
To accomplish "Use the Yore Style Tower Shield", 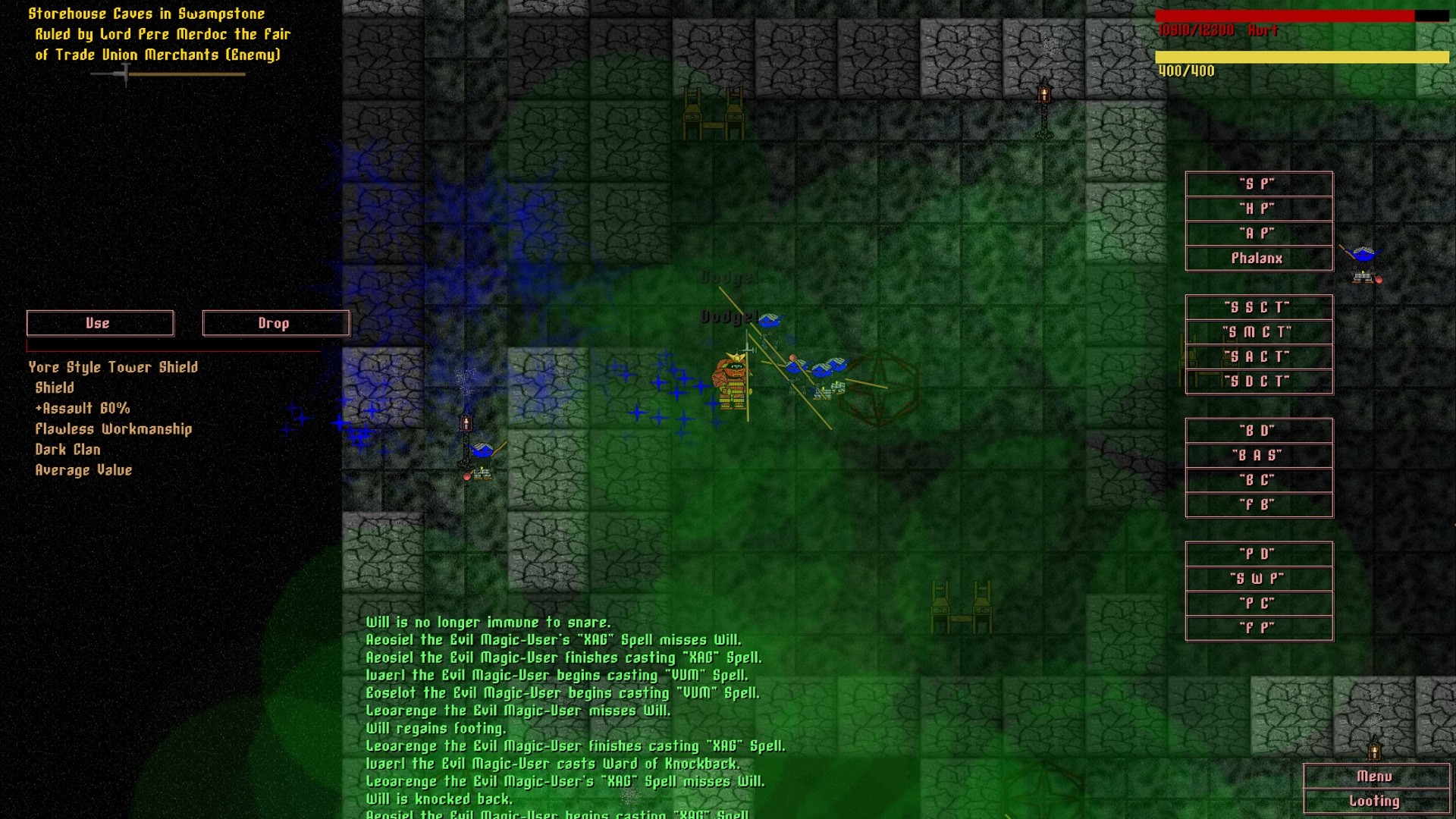I will (99, 323).
